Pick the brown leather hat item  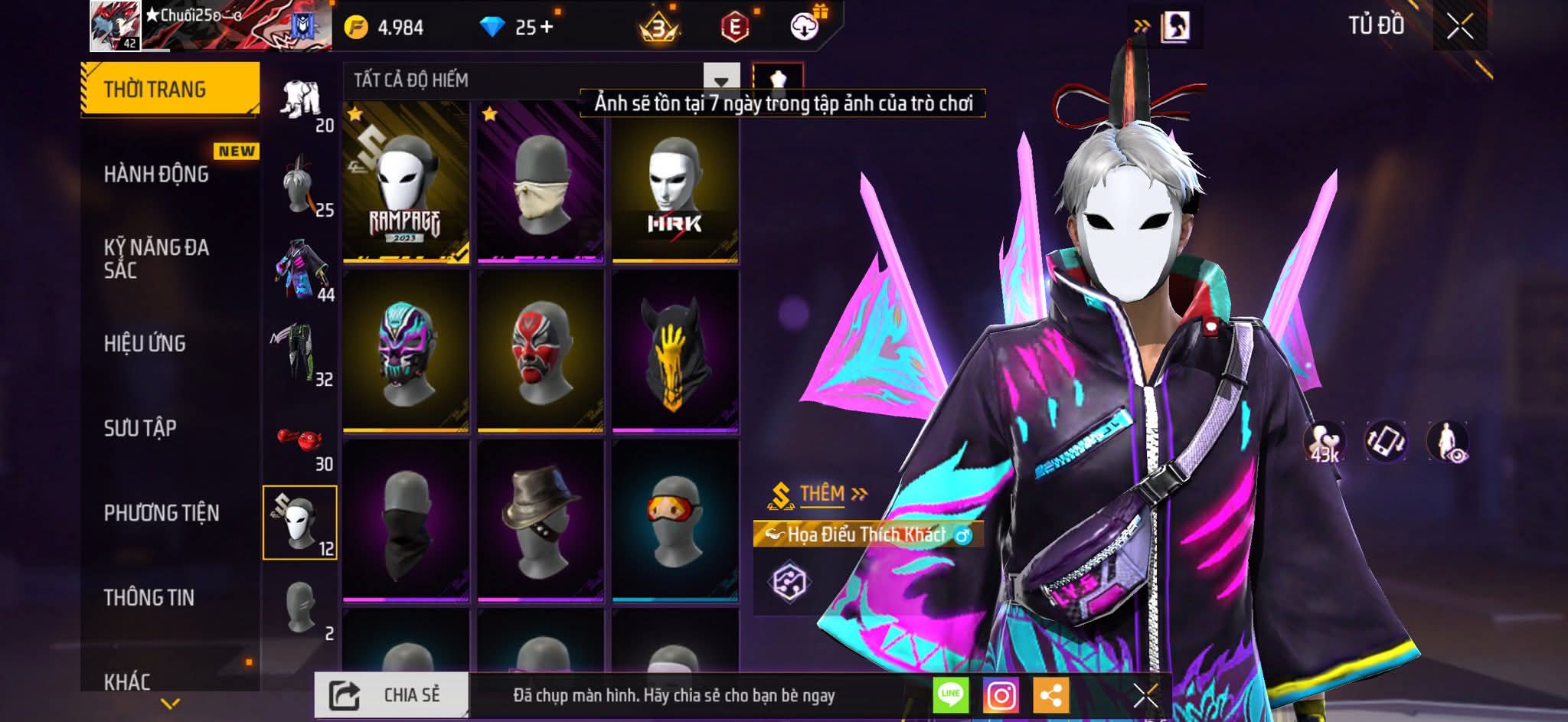point(540,521)
